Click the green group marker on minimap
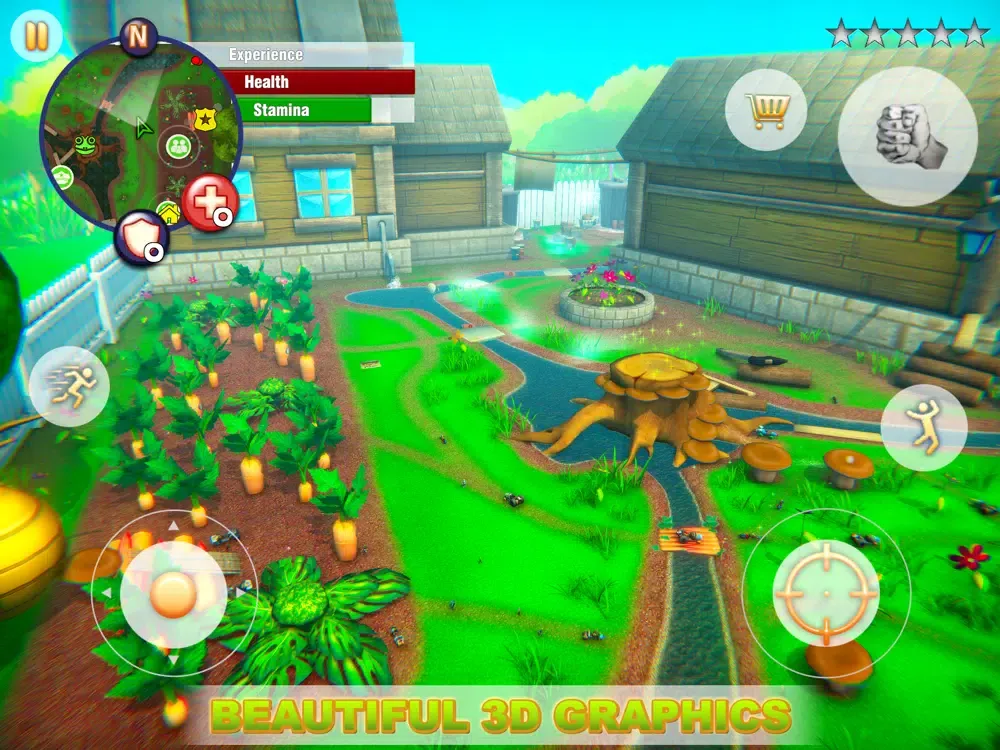Viewport: 1000px width, 750px height. pyautogui.click(x=178, y=146)
